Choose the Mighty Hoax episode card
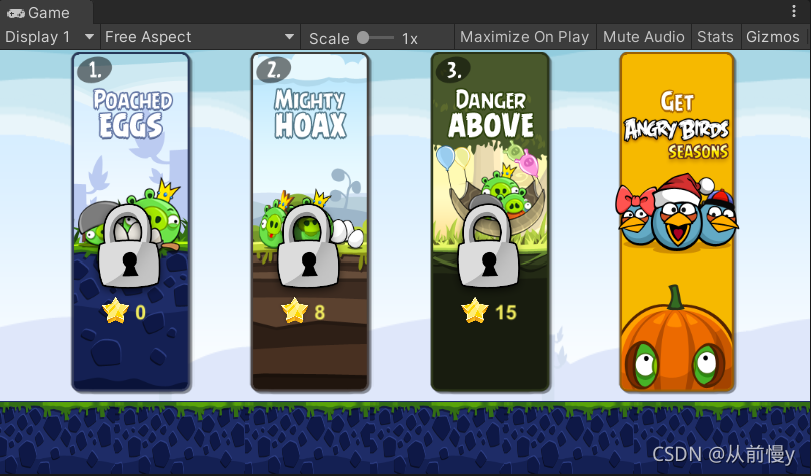Screen dimensions: 811x476 pyautogui.click(x=310, y=222)
